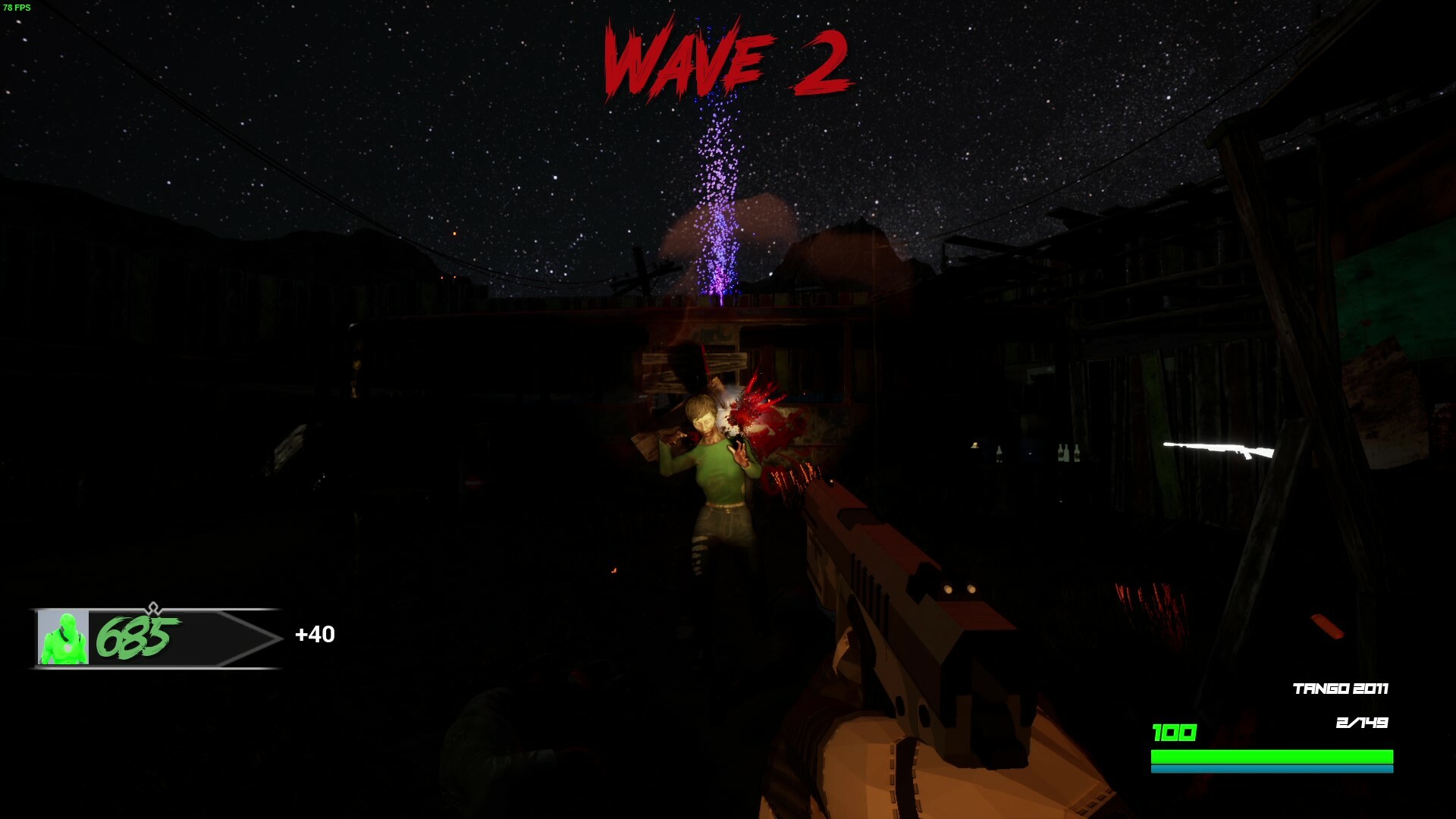
Task: Toggle the purple firework spawn beacon
Action: [717, 197]
